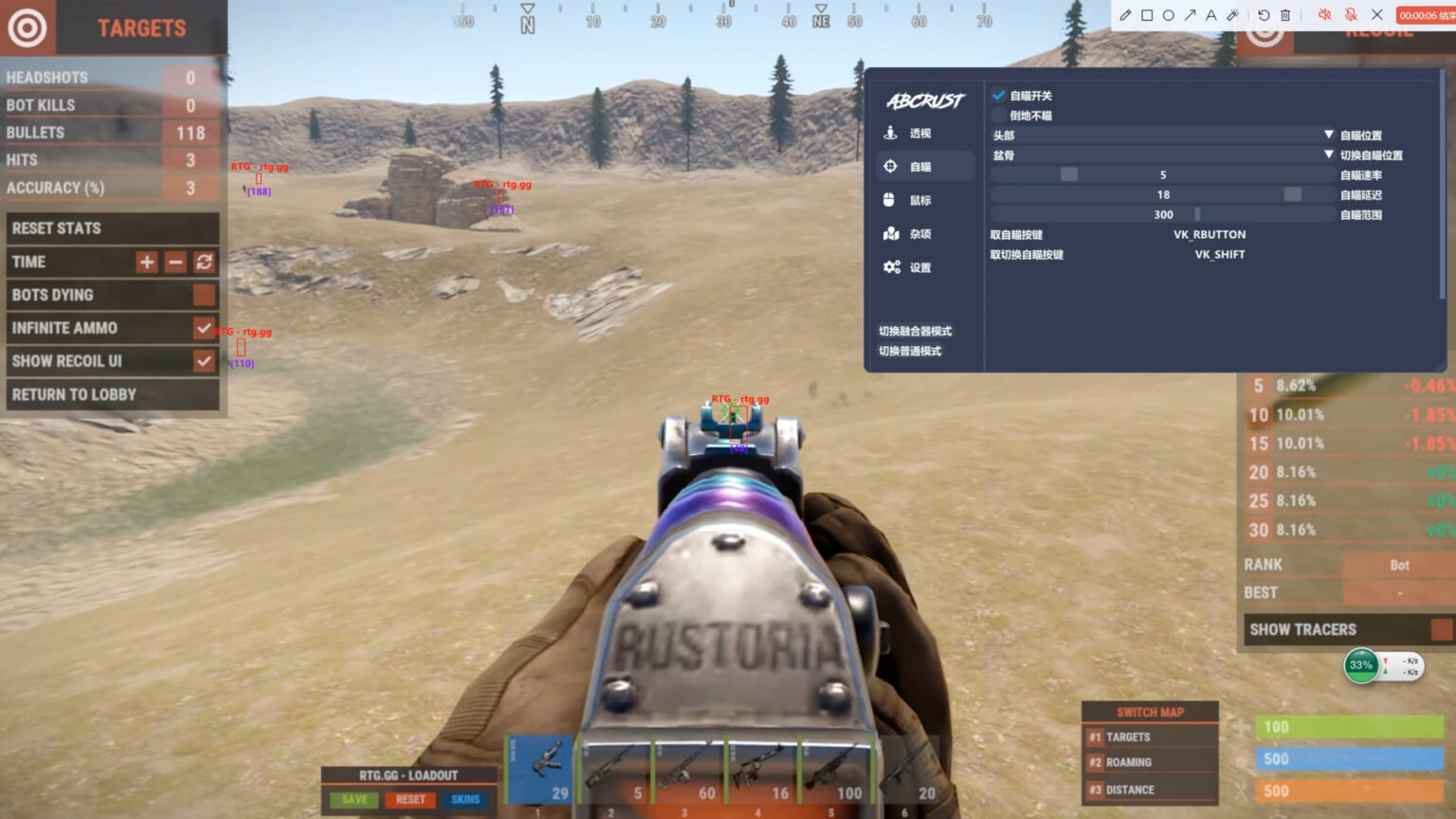The image size is (1456, 819).
Task: Adjust the 自瞄速率 slider
Action: tap(1068, 173)
